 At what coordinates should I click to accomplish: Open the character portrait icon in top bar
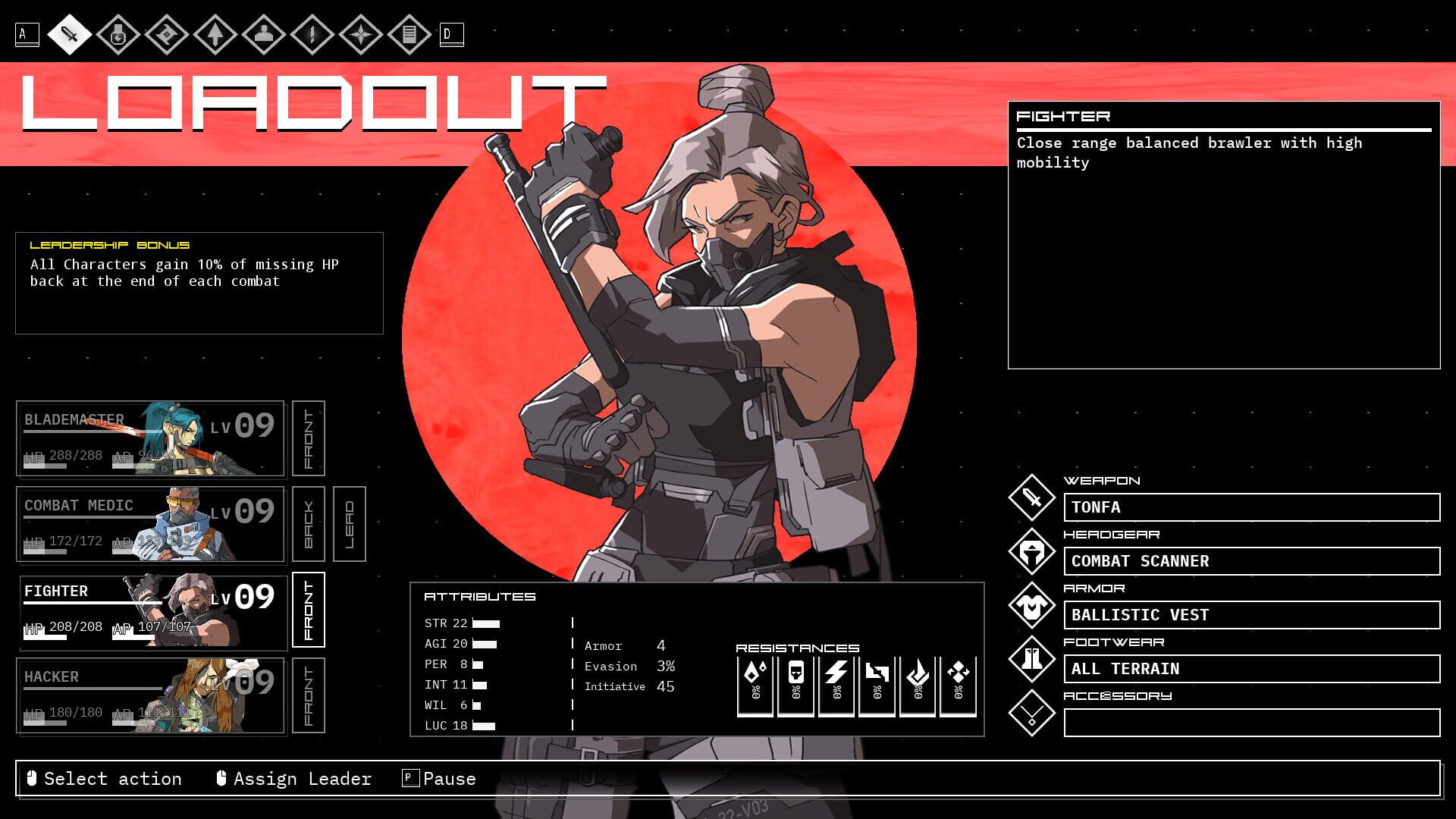pyautogui.click(x=265, y=34)
